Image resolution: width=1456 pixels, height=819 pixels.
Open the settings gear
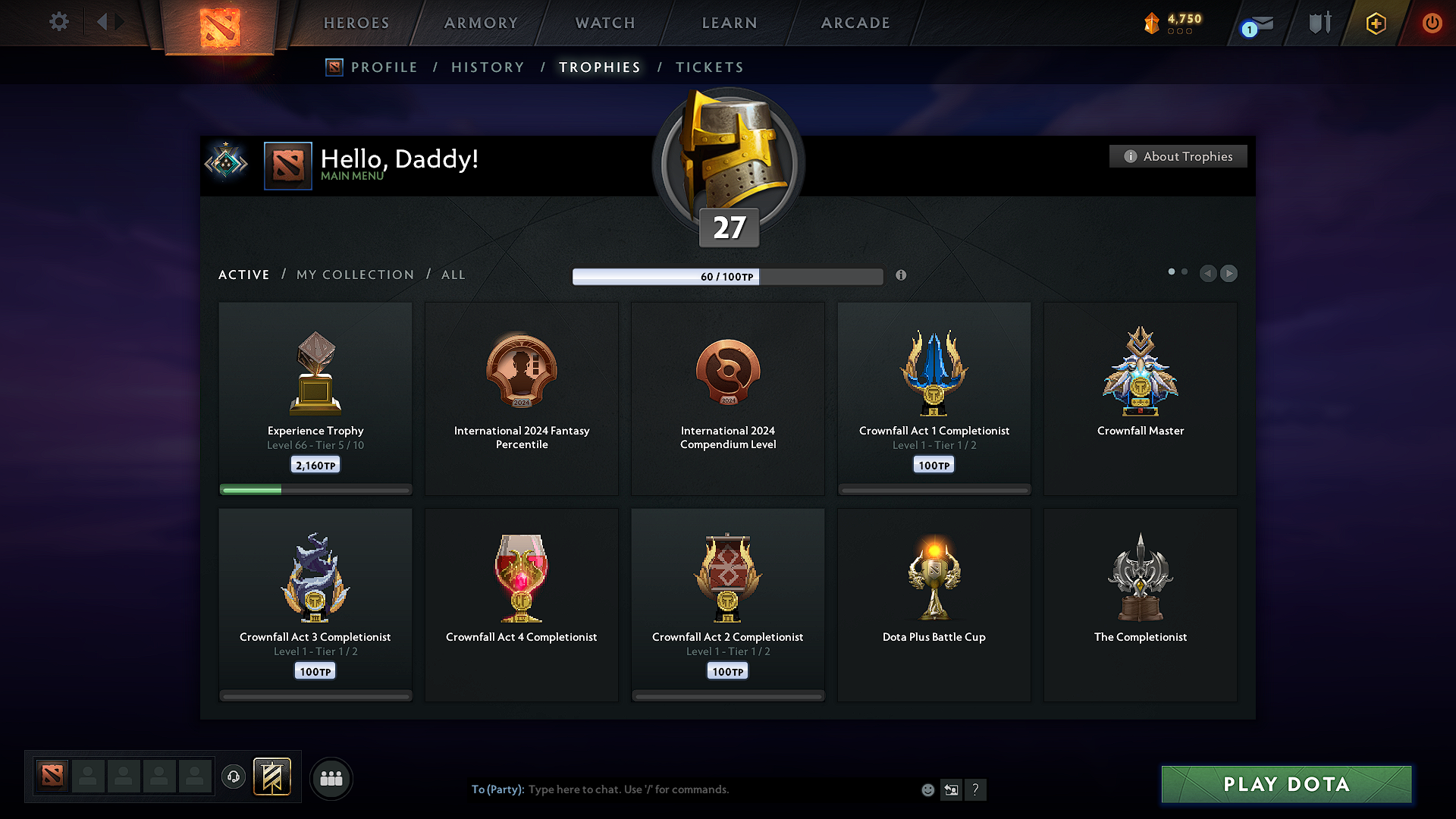[x=59, y=22]
